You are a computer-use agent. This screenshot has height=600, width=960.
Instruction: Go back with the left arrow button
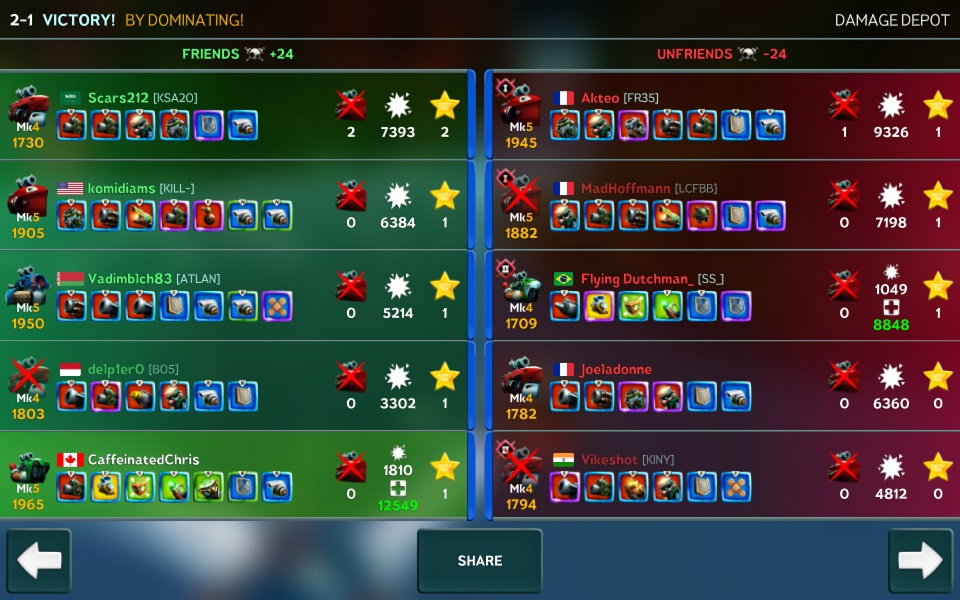(x=39, y=561)
